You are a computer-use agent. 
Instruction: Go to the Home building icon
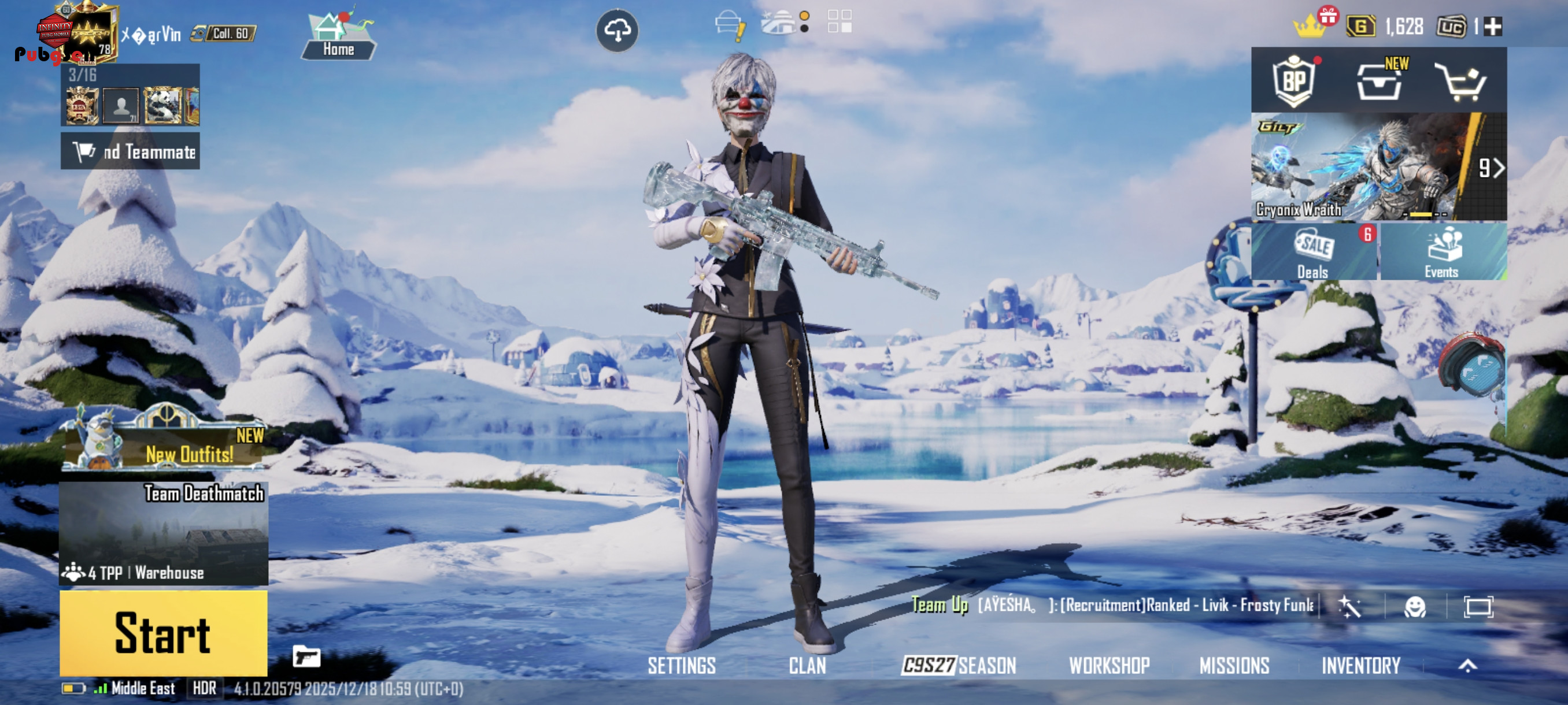(338, 36)
